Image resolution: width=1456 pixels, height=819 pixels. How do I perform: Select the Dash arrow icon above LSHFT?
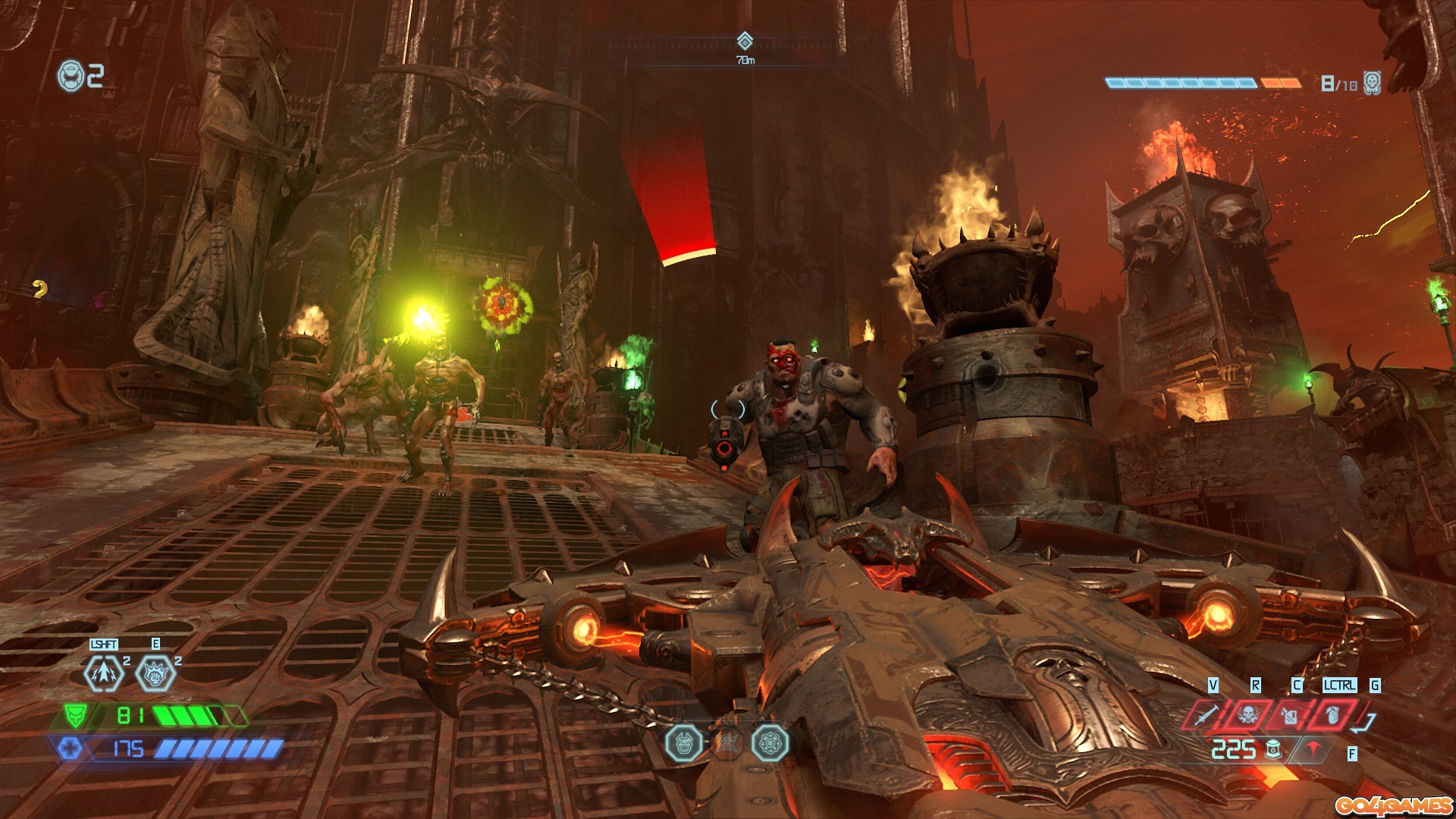(104, 673)
